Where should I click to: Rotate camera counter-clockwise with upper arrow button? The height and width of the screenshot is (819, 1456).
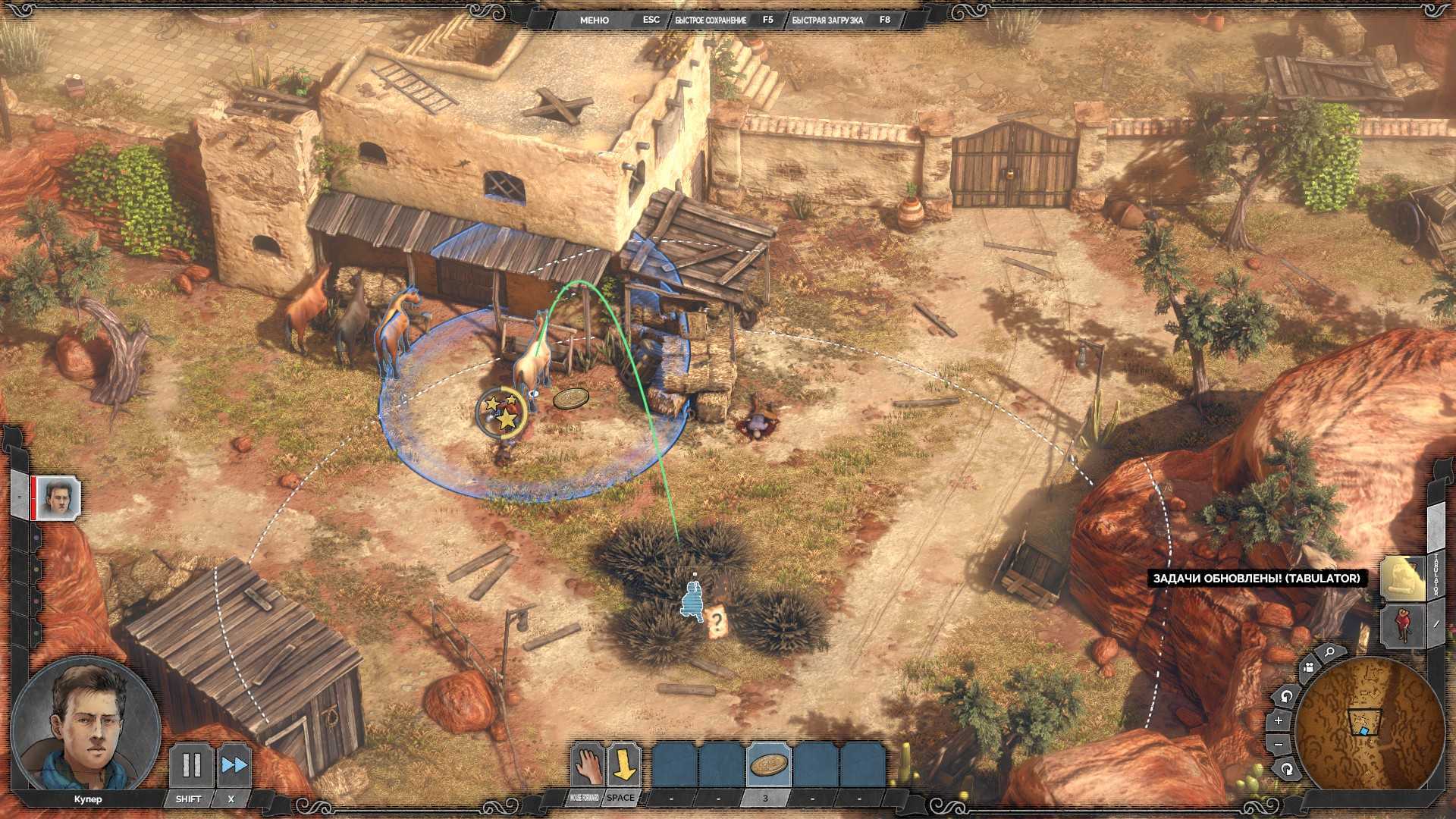1286,695
